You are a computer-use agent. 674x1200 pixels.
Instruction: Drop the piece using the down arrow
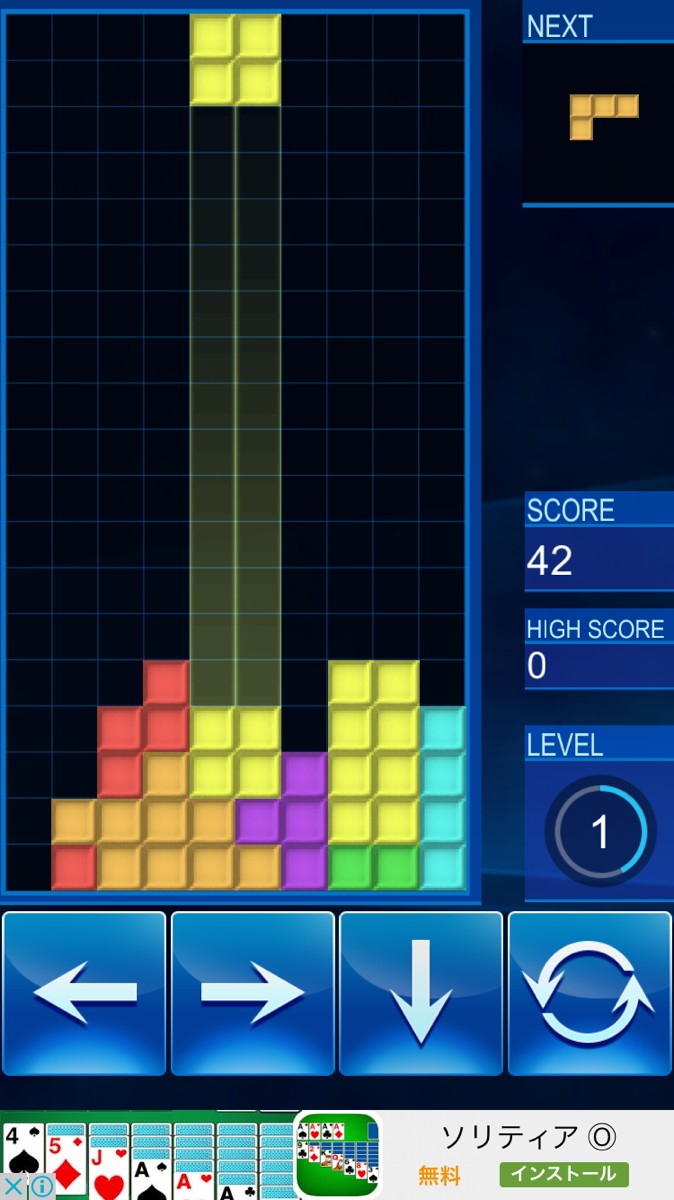421,993
